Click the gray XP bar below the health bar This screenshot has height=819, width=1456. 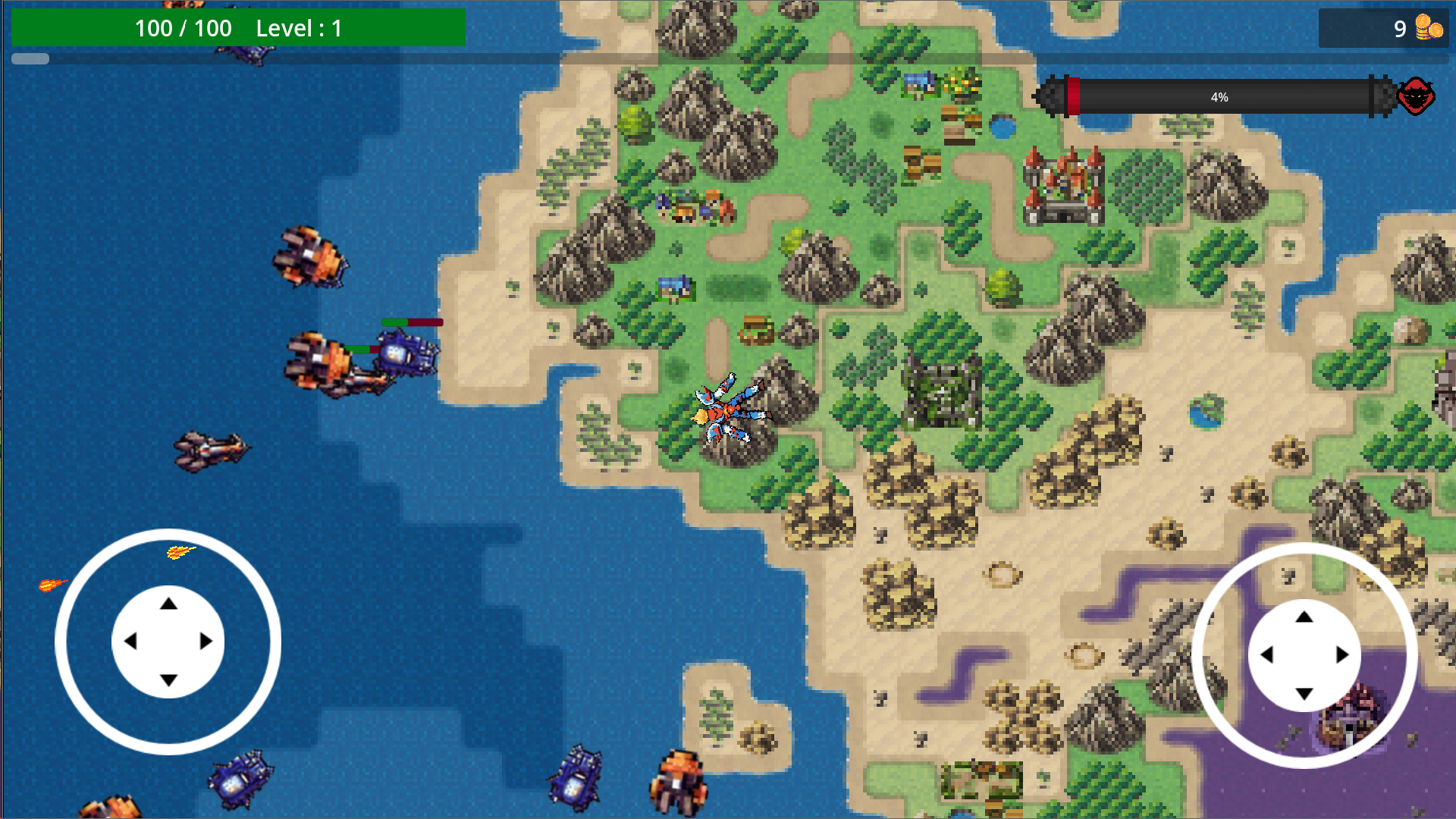click(x=29, y=58)
